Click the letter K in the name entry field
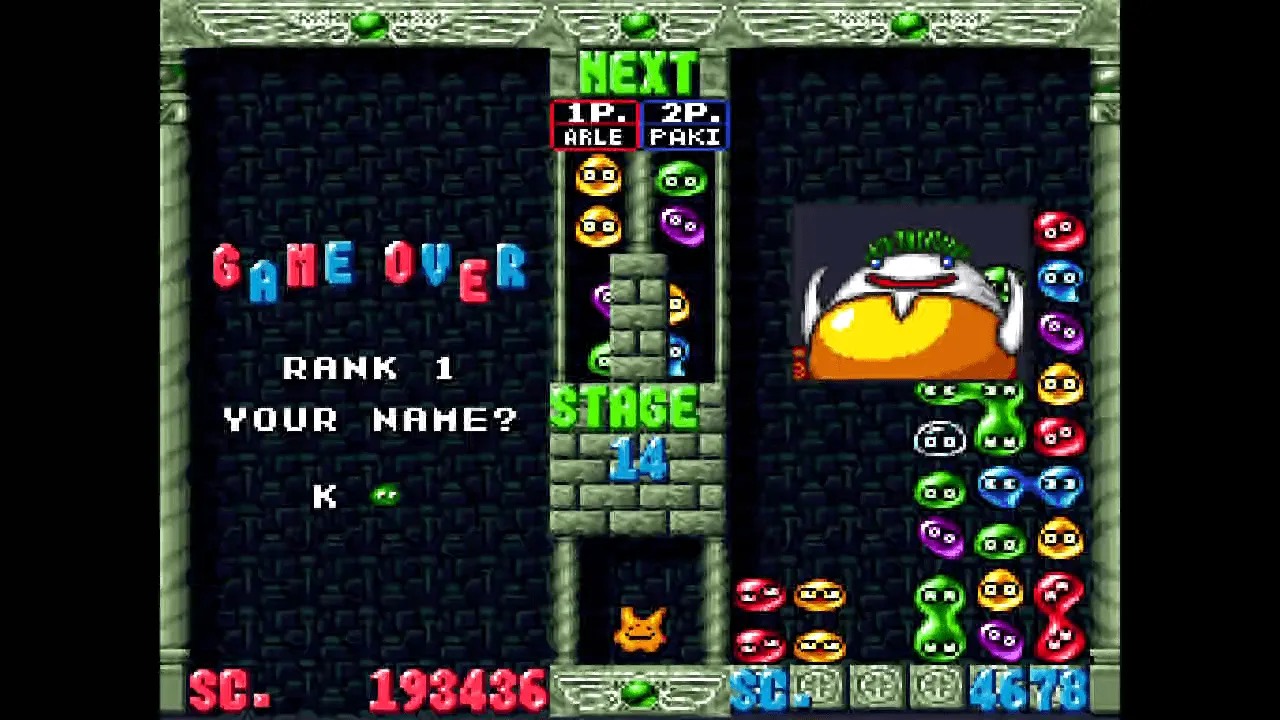 (325, 497)
